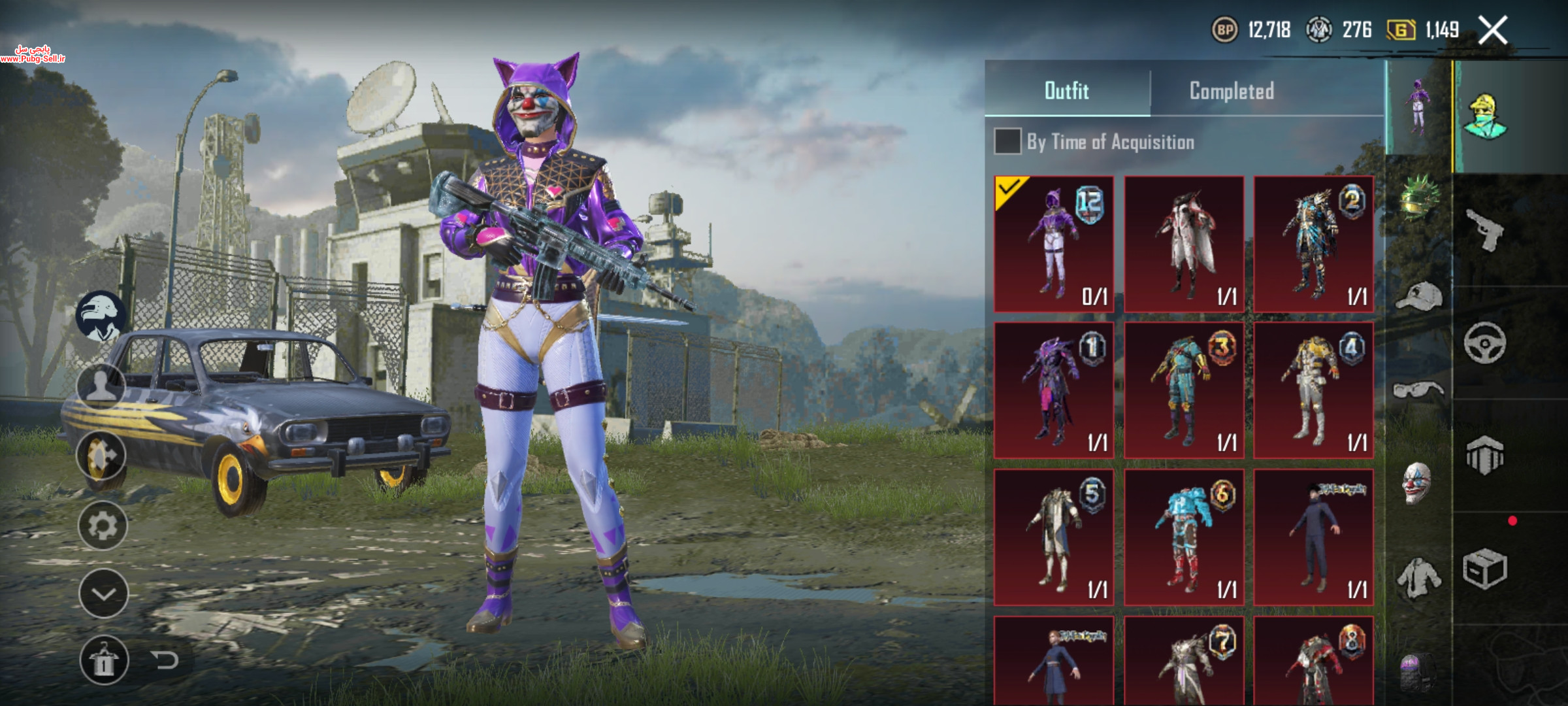Open the glasses accessory category
The image size is (1568, 706).
coord(1418,390)
